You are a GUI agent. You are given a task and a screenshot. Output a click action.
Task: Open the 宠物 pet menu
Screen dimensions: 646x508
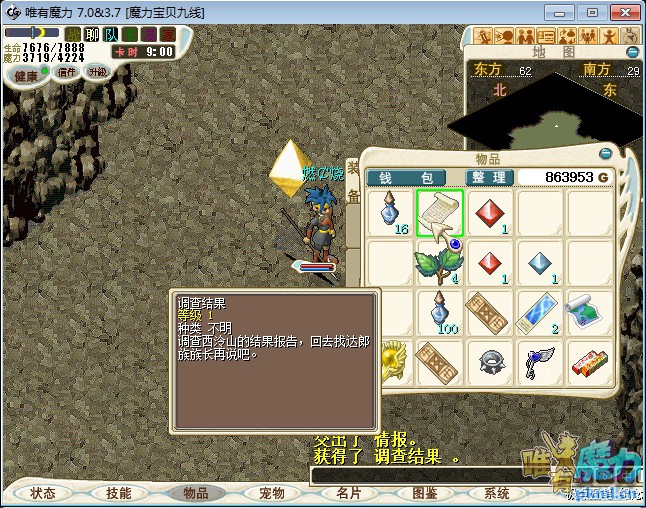(x=271, y=493)
